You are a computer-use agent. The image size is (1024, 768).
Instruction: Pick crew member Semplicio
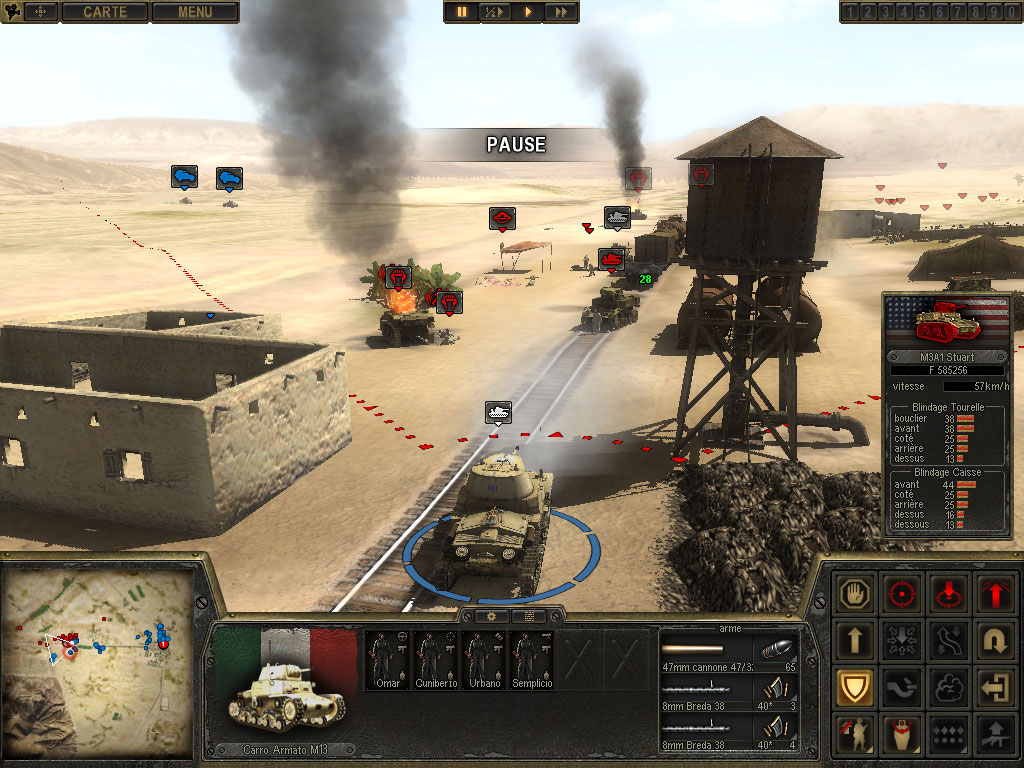(531, 660)
